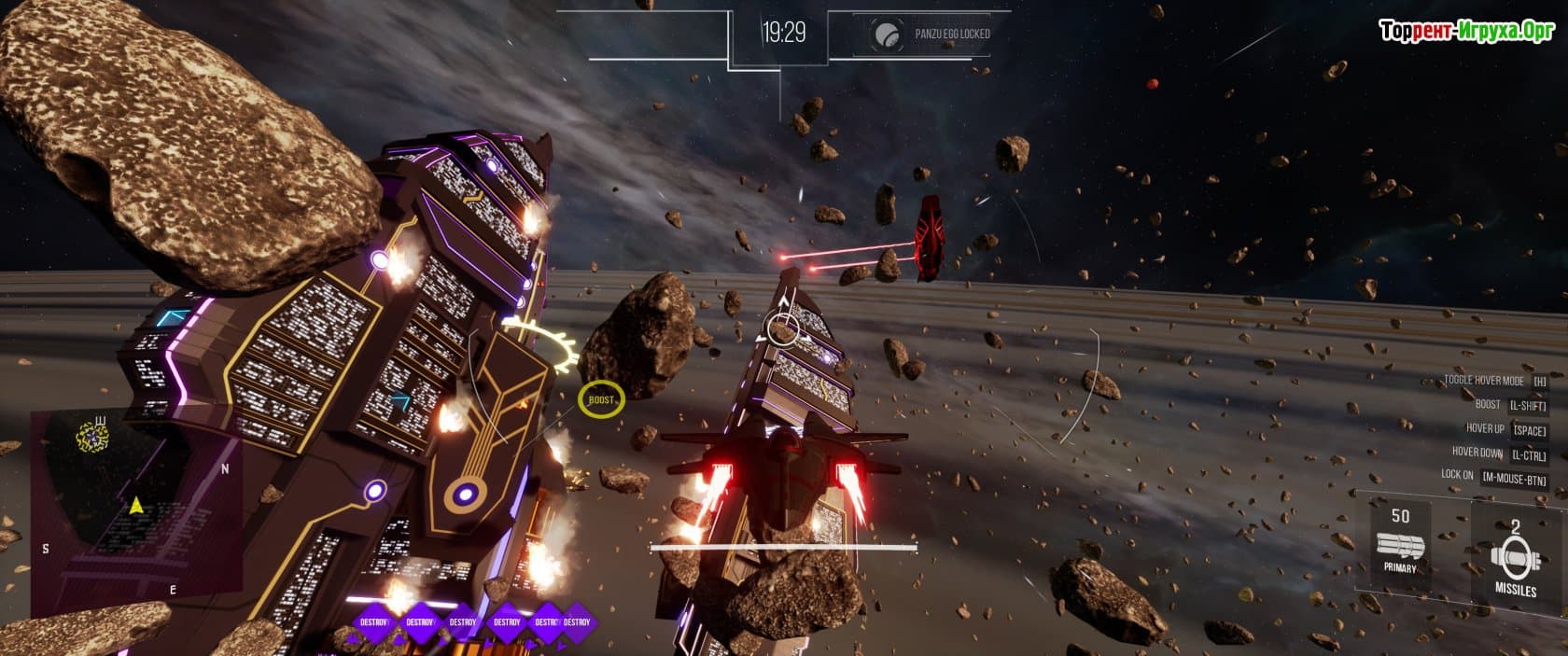Select the Missiles weapon slot
Screen dimensions: 1568x656
point(1515,558)
